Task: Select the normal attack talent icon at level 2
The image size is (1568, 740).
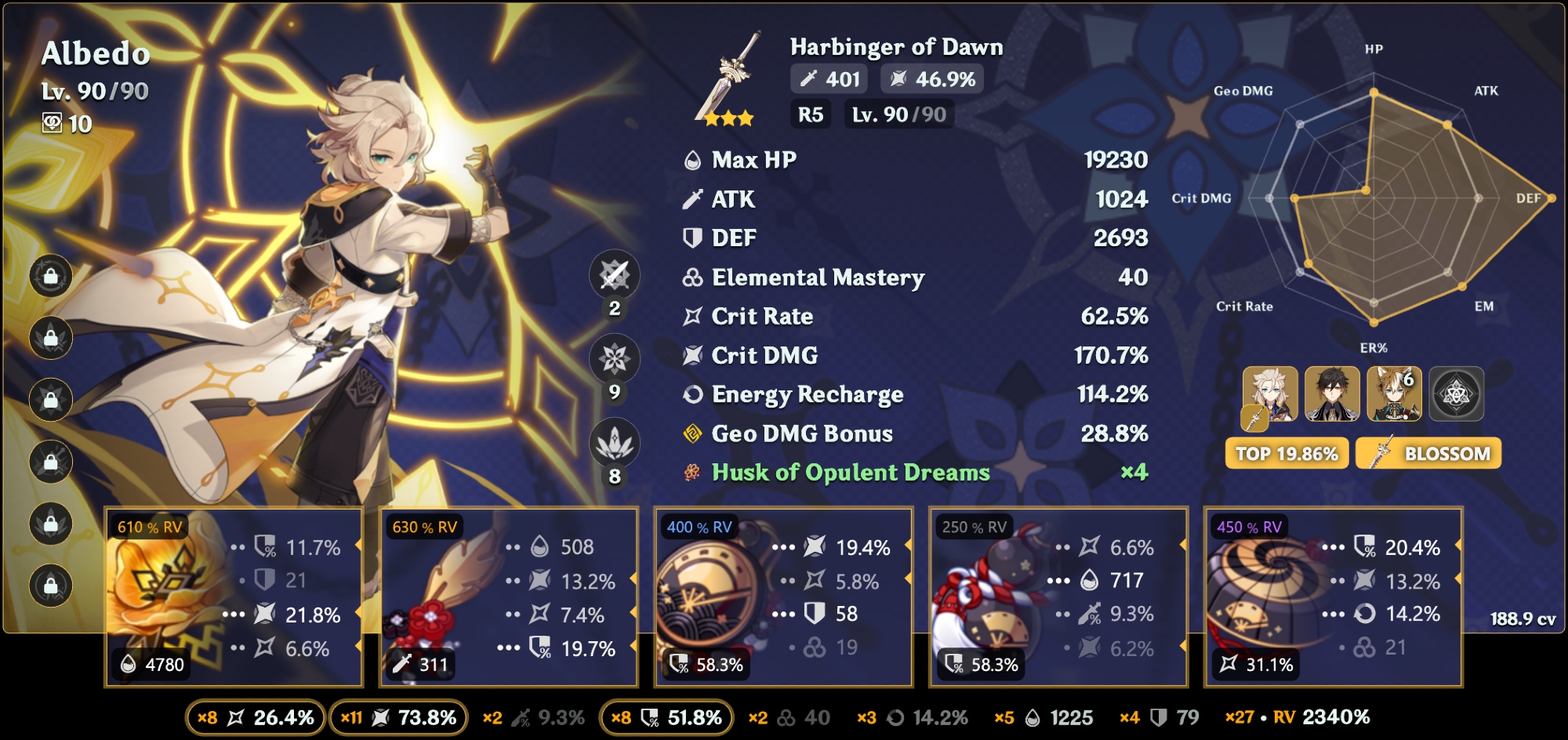Action: pyautogui.click(x=615, y=275)
